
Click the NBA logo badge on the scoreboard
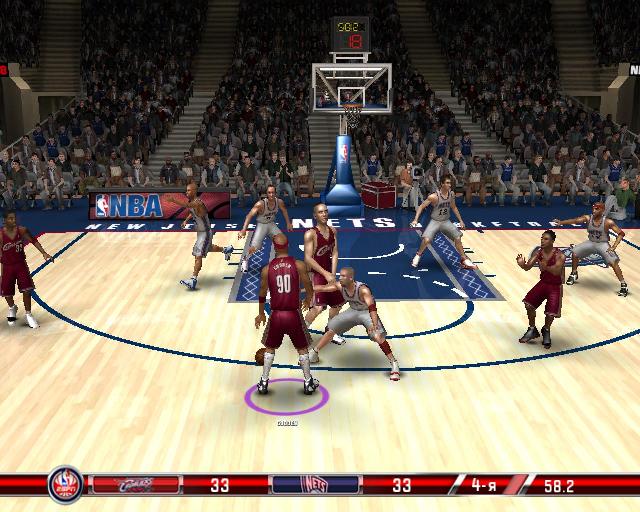click(64, 486)
